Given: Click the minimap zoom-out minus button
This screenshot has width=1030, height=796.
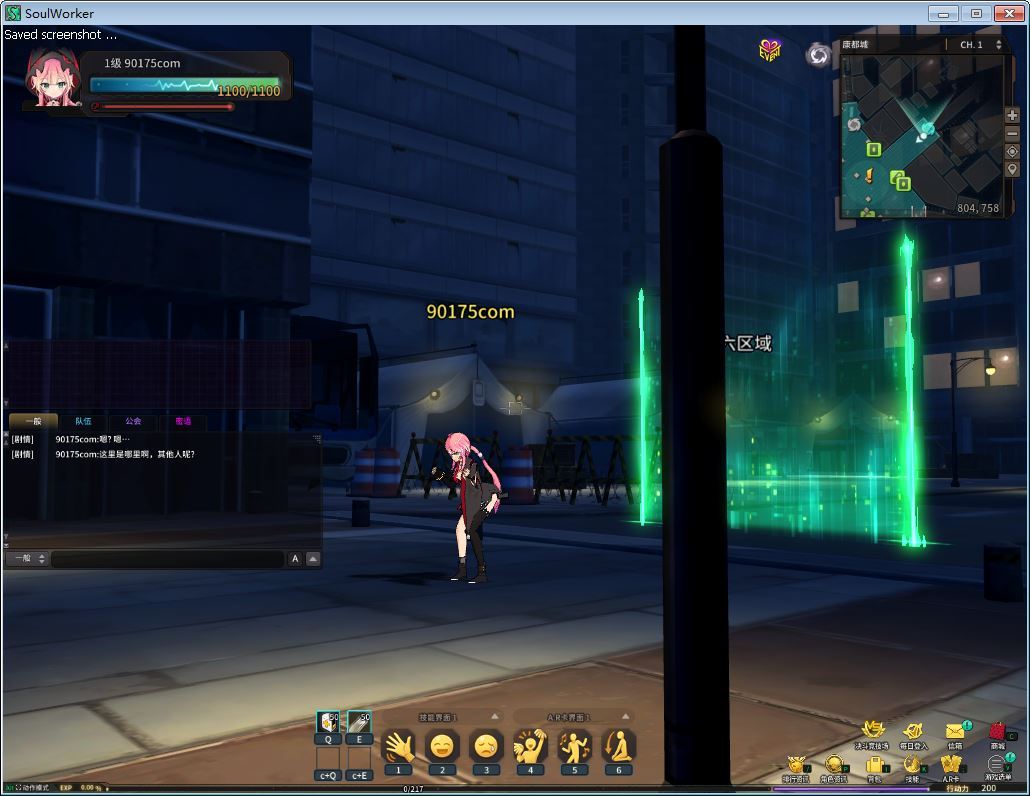Looking at the screenshot, I should point(1013,134).
